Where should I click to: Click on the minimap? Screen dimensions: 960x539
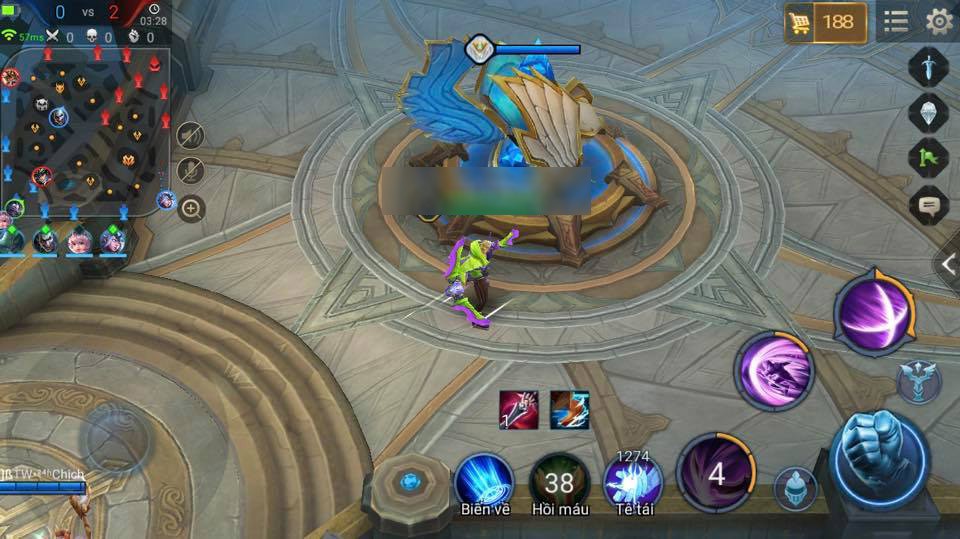[x=85, y=130]
